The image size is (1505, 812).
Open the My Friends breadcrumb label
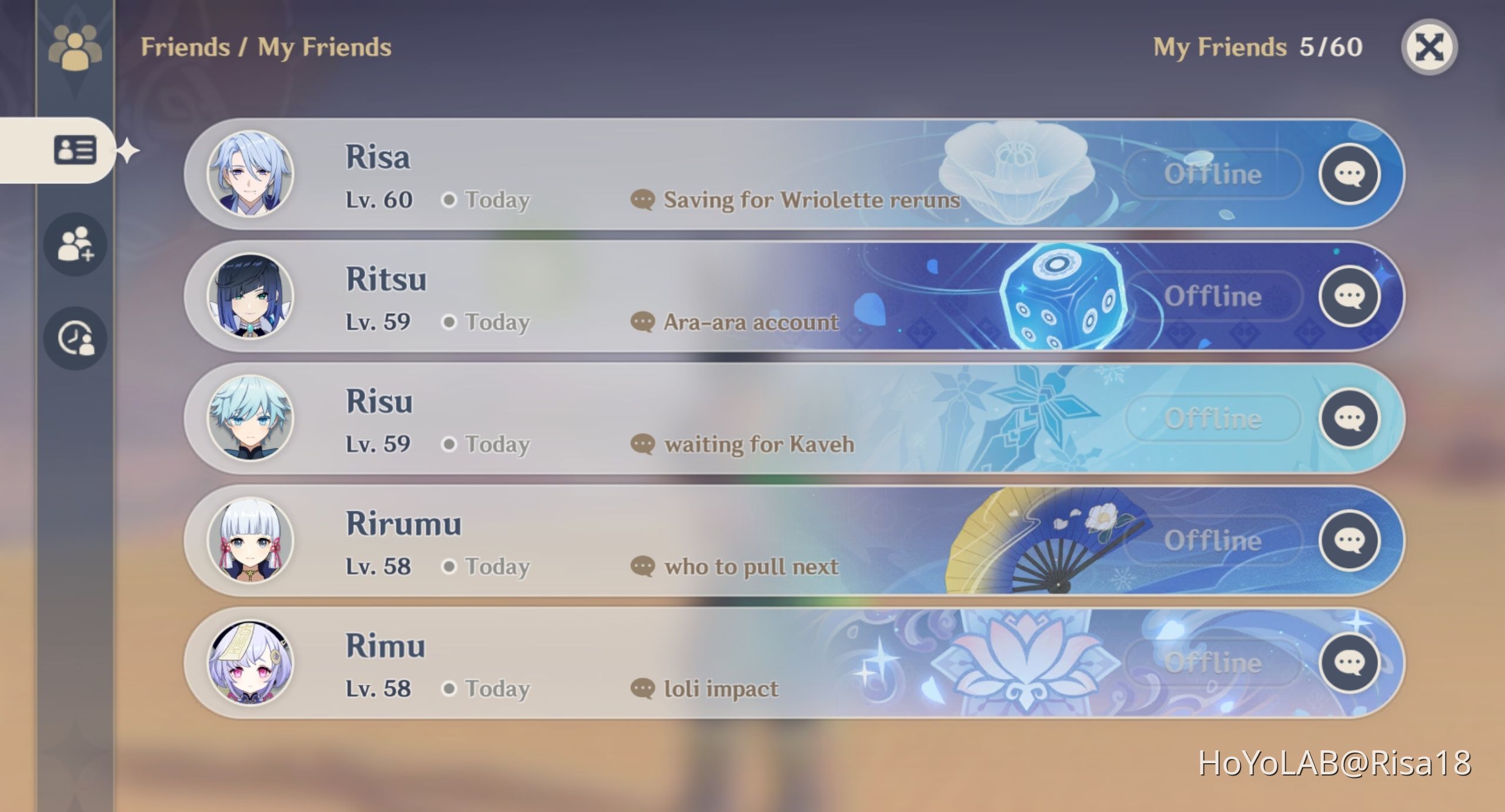[x=325, y=47]
